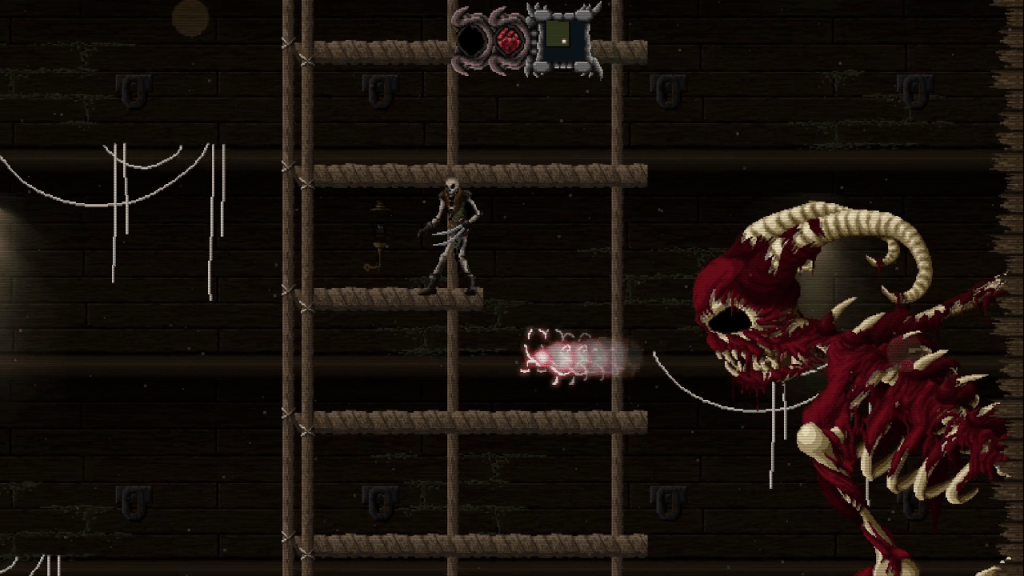This screenshot has height=576, width=1024.
Task: Click the empty black orb slot
Action: click(471, 40)
